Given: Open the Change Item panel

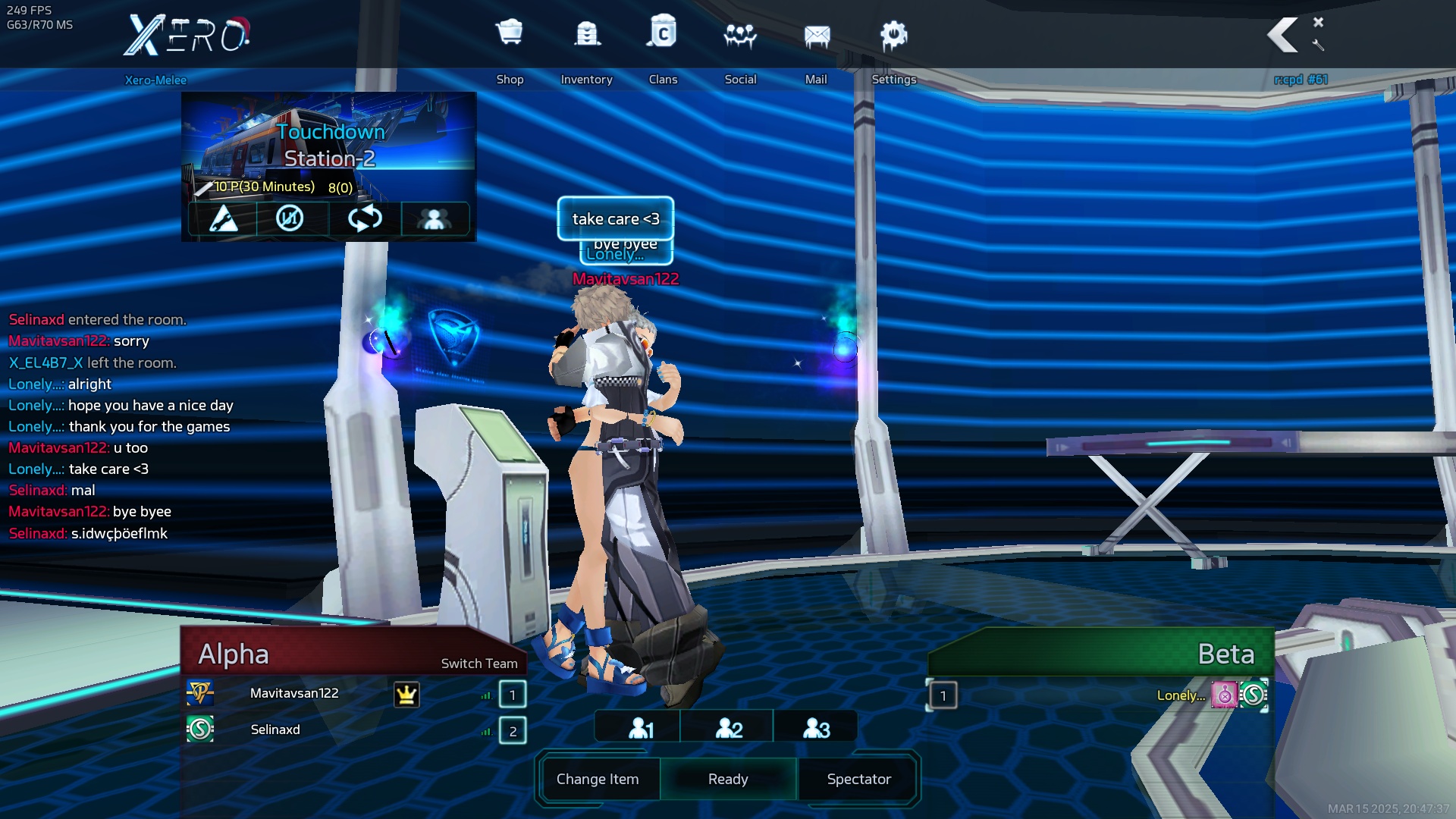Looking at the screenshot, I should 598,779.
